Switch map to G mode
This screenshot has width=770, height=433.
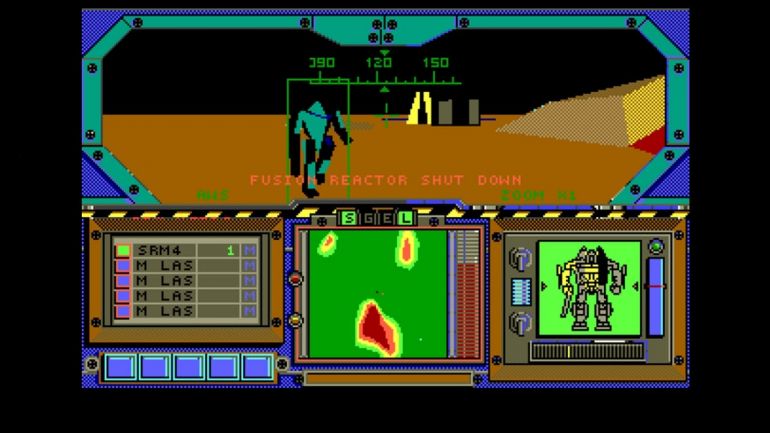pyautogui.click(x=367, y=218)
